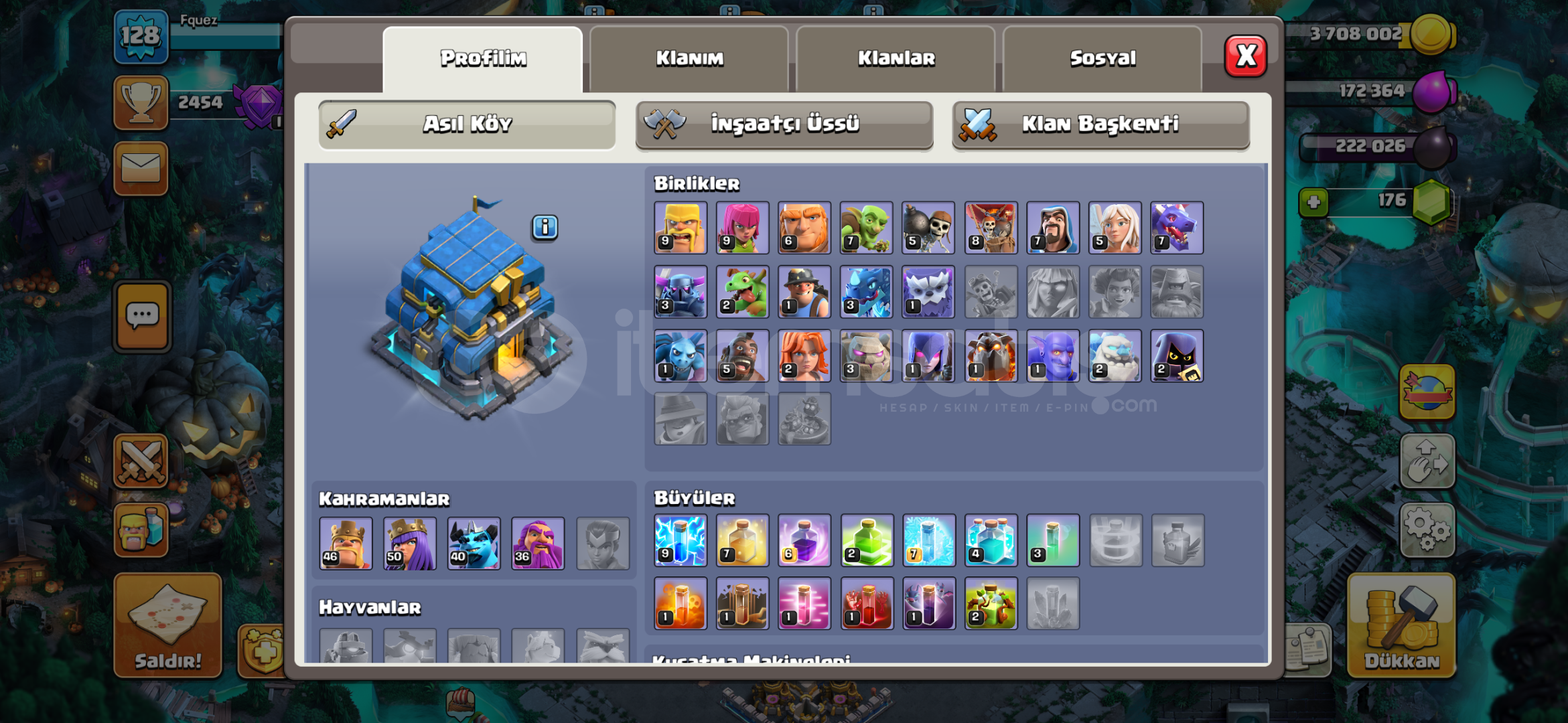
Task: Open the Freeze Spell details
Action: point(928,541)
